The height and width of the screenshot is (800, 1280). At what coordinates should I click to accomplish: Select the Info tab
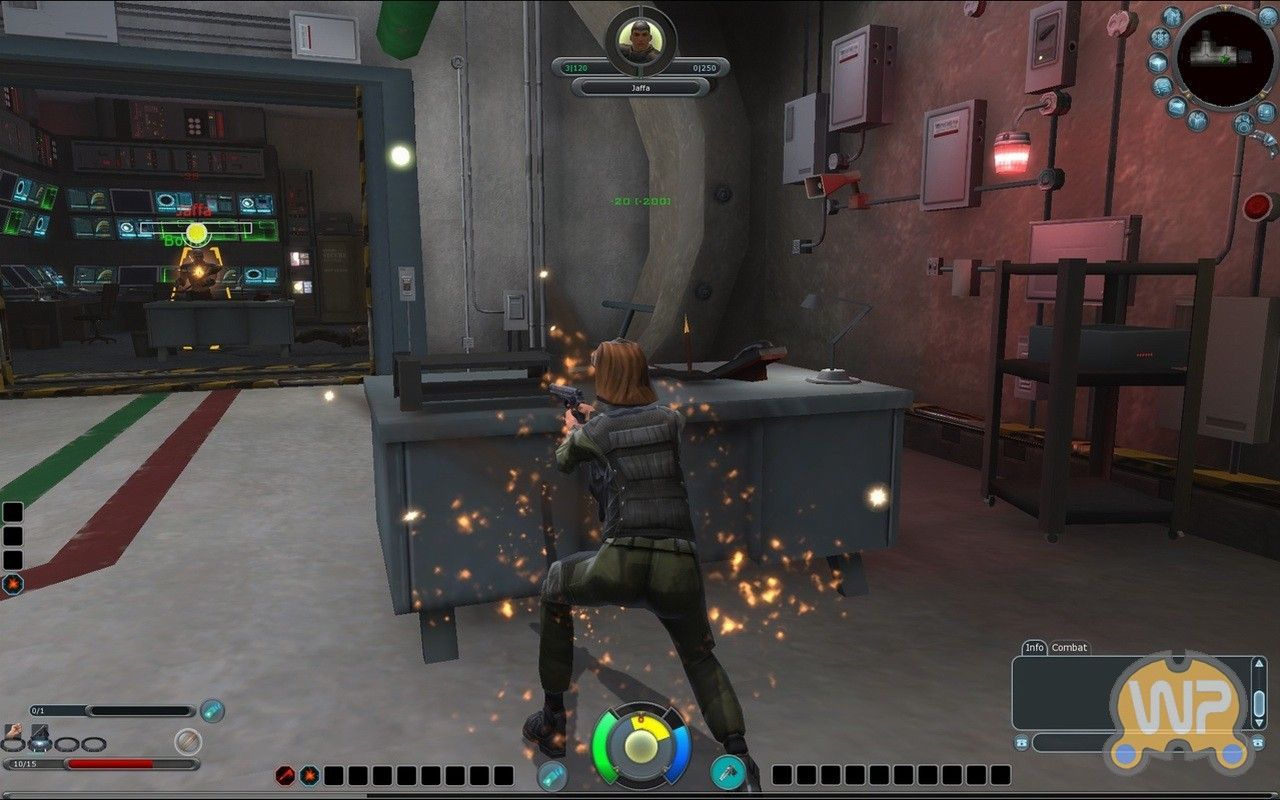pos(1033,648)
